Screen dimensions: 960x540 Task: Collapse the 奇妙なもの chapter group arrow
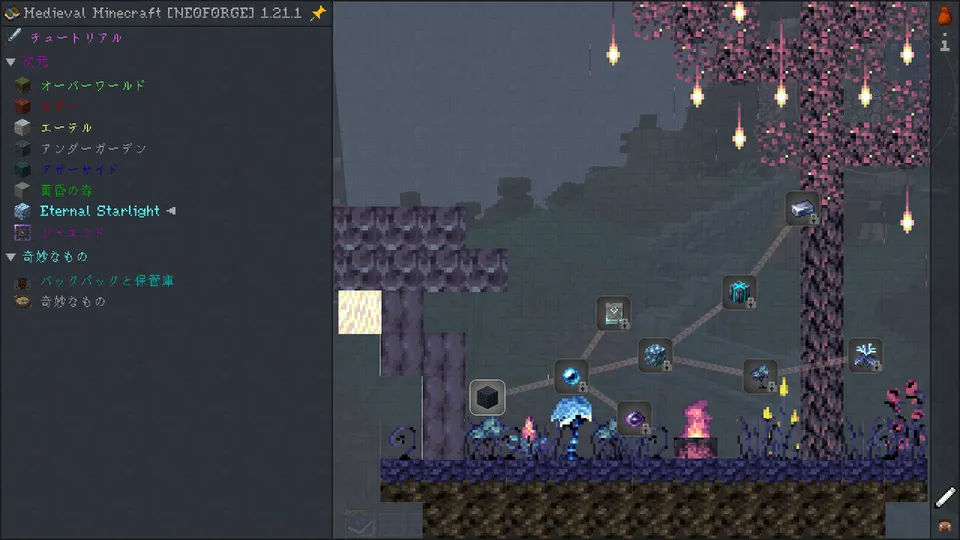point(11,257)
